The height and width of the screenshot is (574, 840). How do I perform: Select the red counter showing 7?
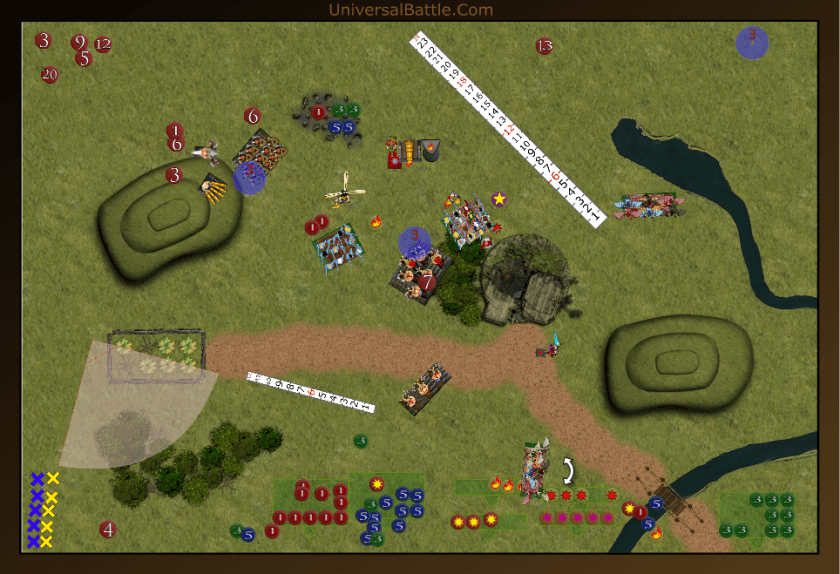click(x=427, y=282)
